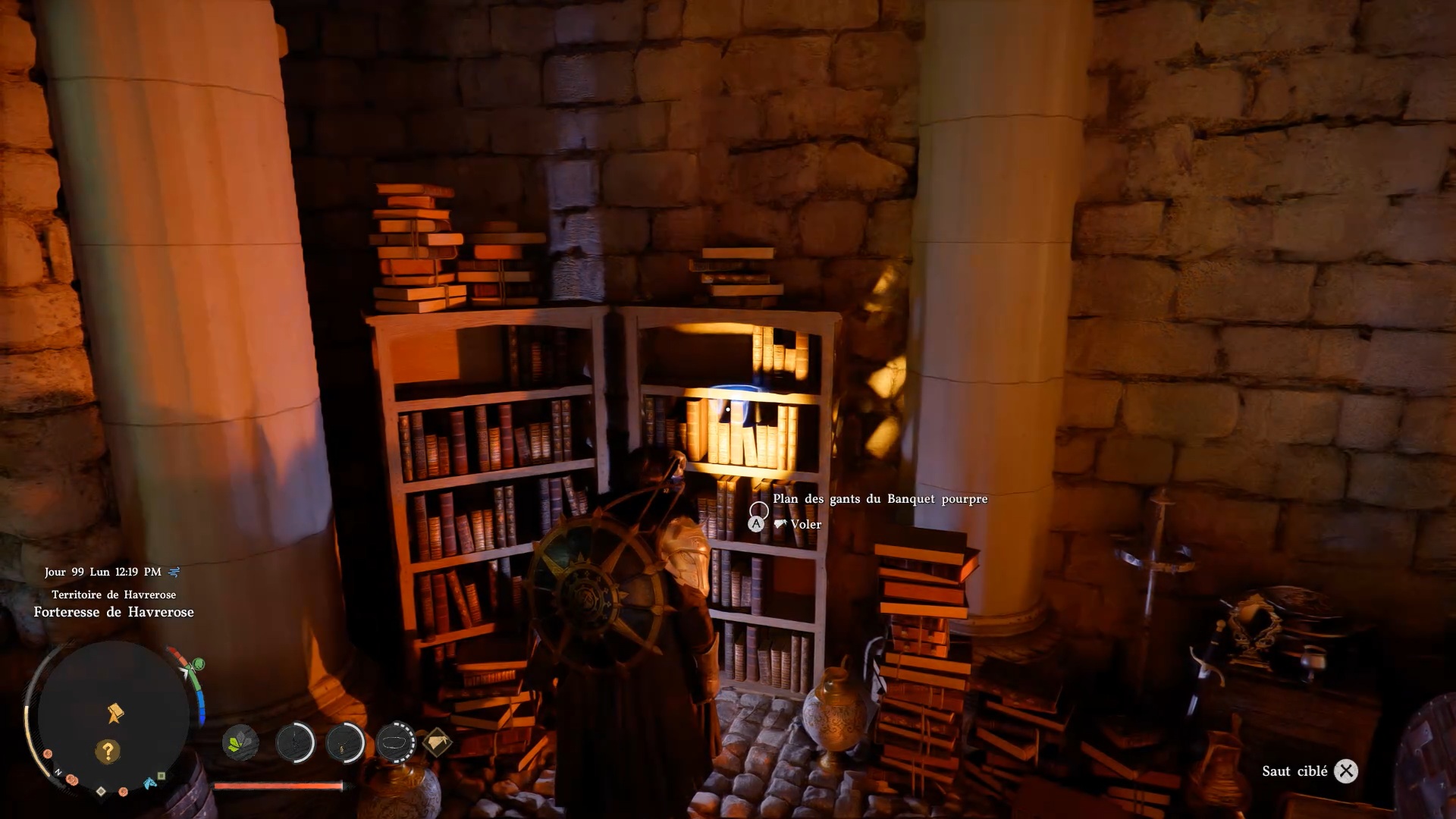
Task: Click the green marker on the minimap rim
Action: pyautogui.click(x=198, y=665)
